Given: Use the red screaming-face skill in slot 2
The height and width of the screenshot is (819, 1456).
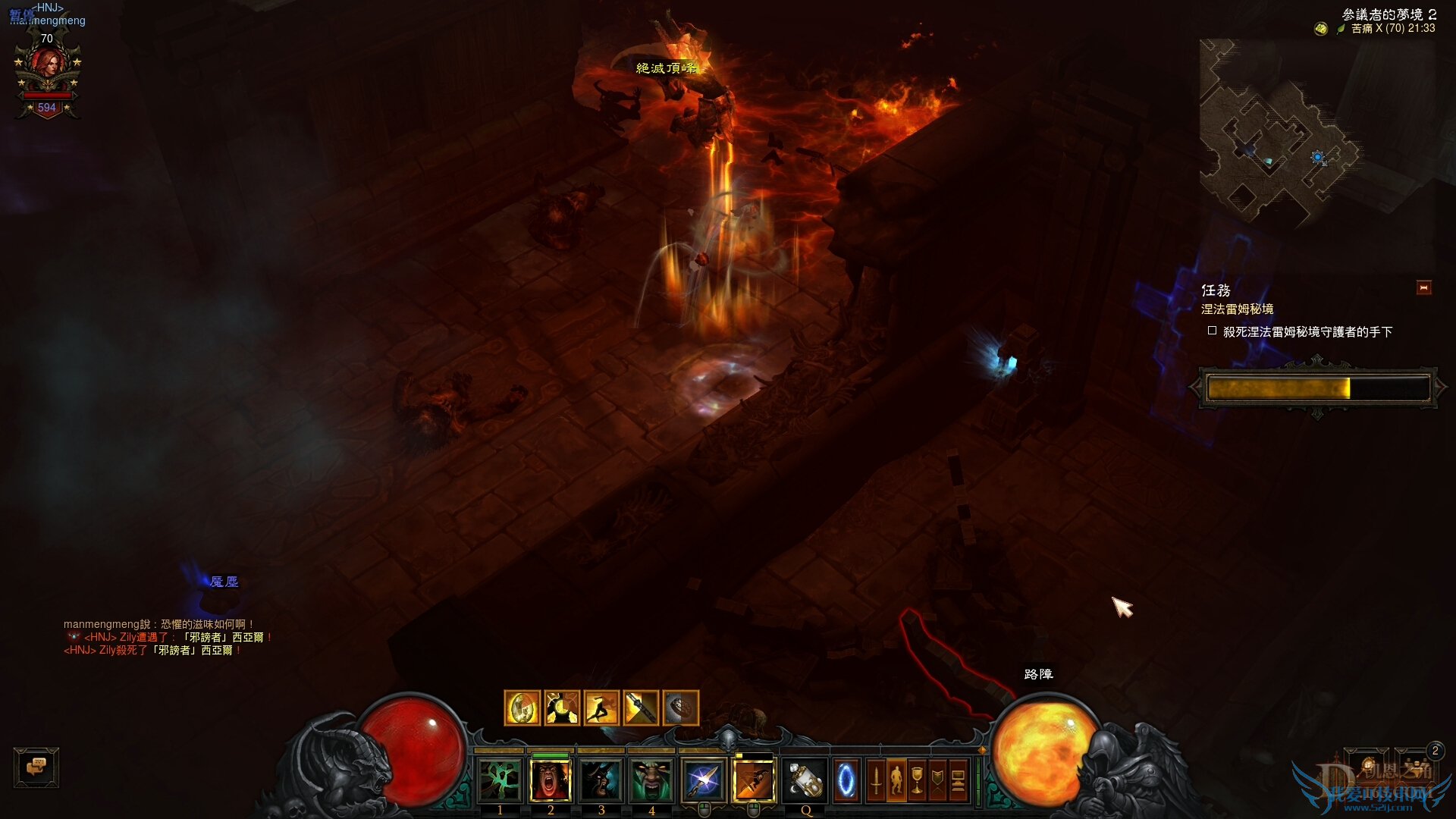Looking at the screenshot, I should 551,780.
